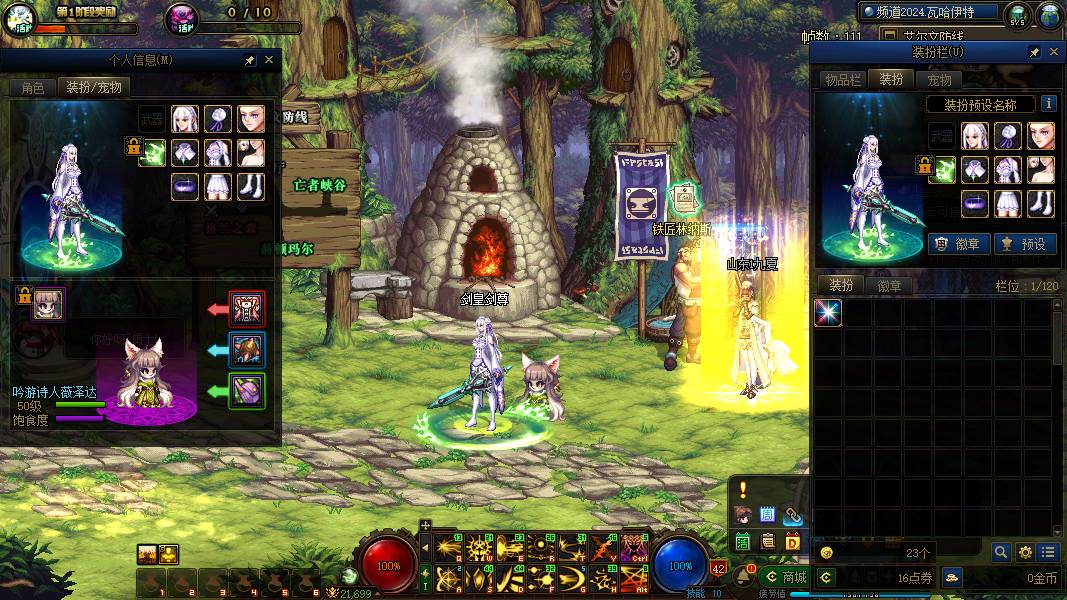Open the 装扮/宠物 tab in character info
The width and height of the screenshot is (1067, 600).
[x=94, y=87]
